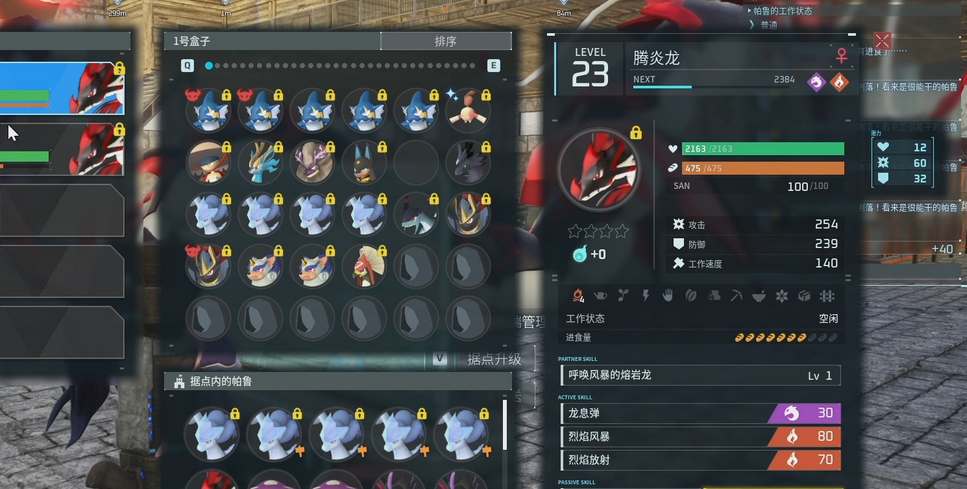Select the blue and gold dragon pal

[260, 161]
